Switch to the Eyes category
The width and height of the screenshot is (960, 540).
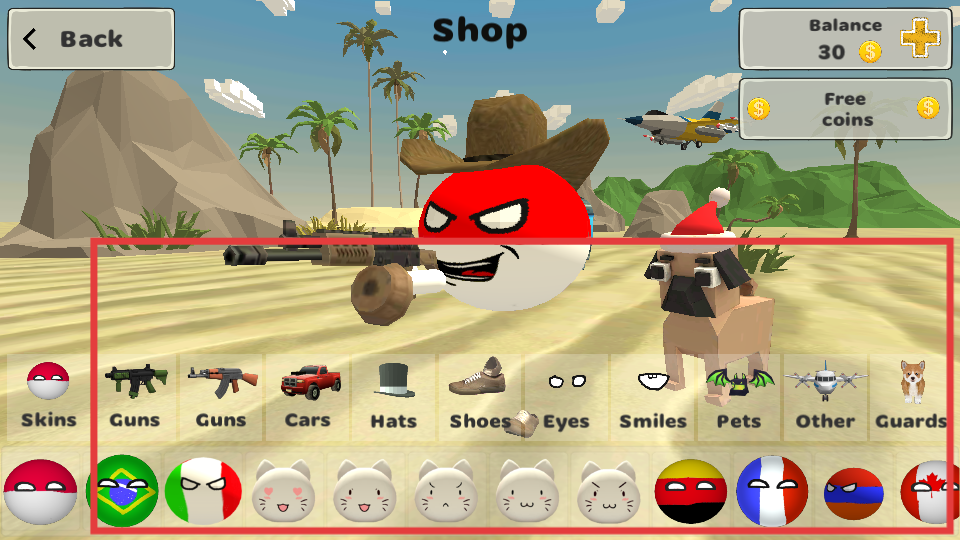[x=566, y=397]
